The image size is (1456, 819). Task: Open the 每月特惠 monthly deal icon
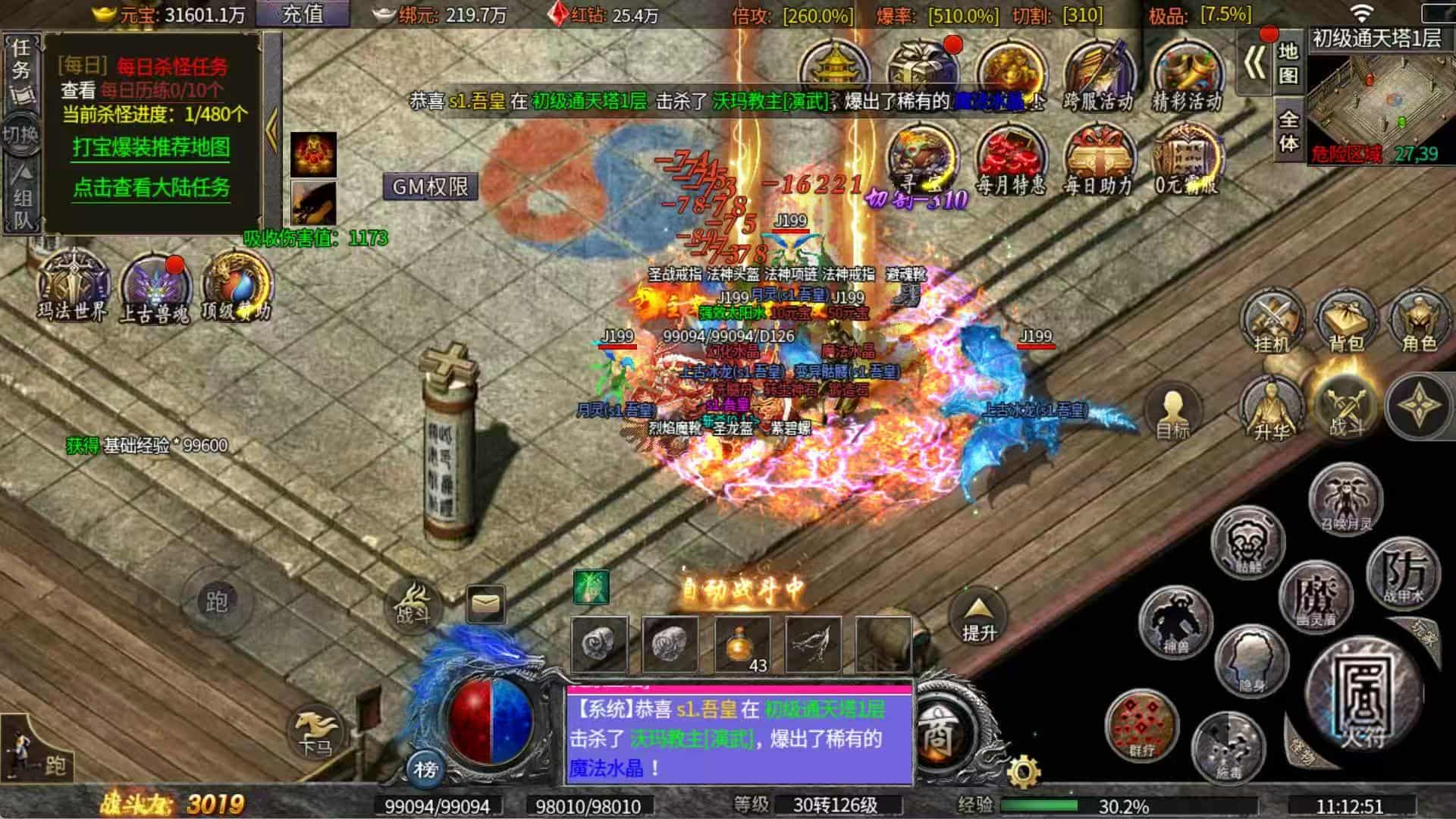coord(1011,161)
